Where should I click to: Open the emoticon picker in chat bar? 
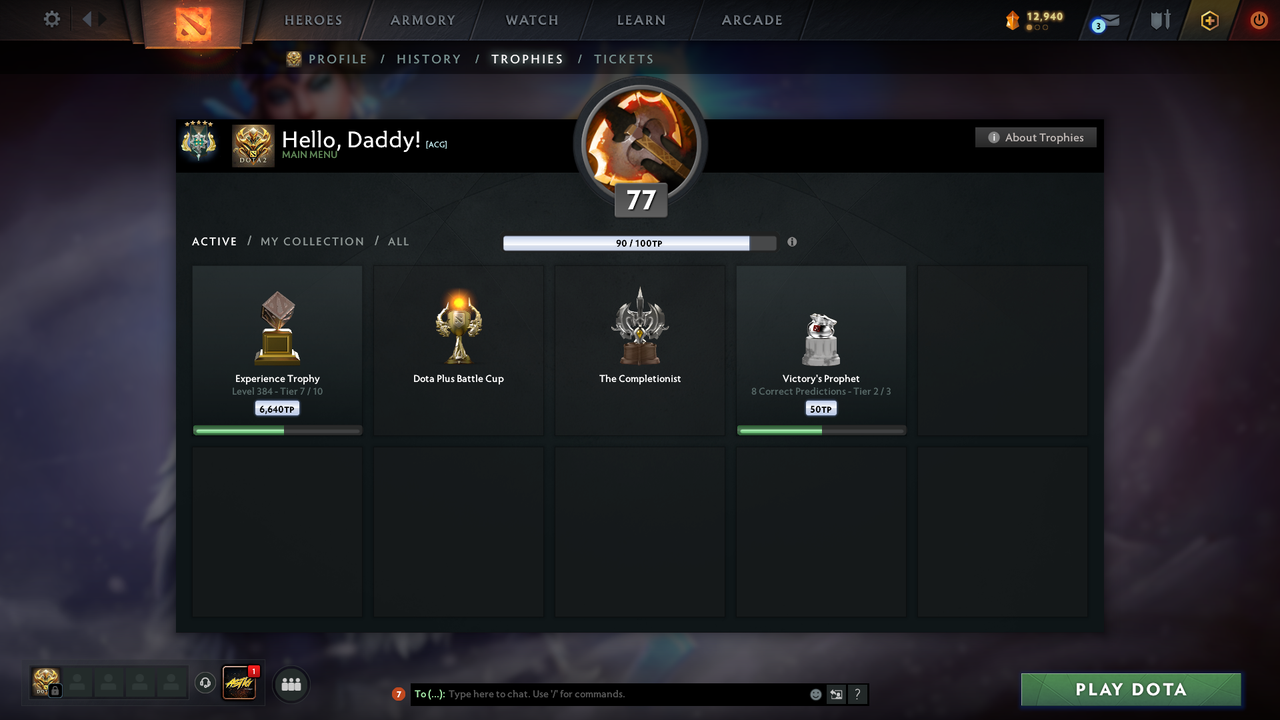[x=815, y=693]
